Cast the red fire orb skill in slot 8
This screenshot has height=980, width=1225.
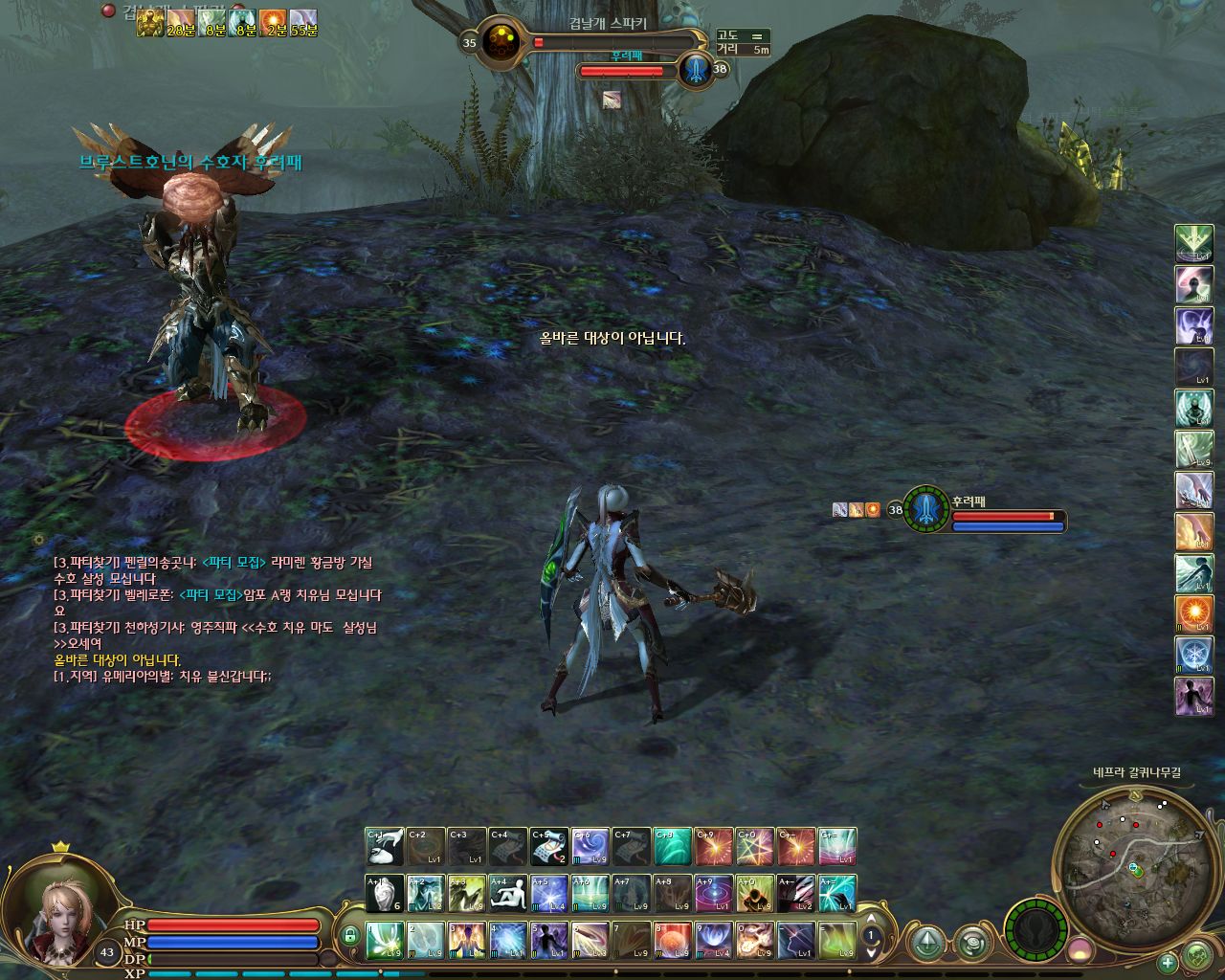(673, 940)
